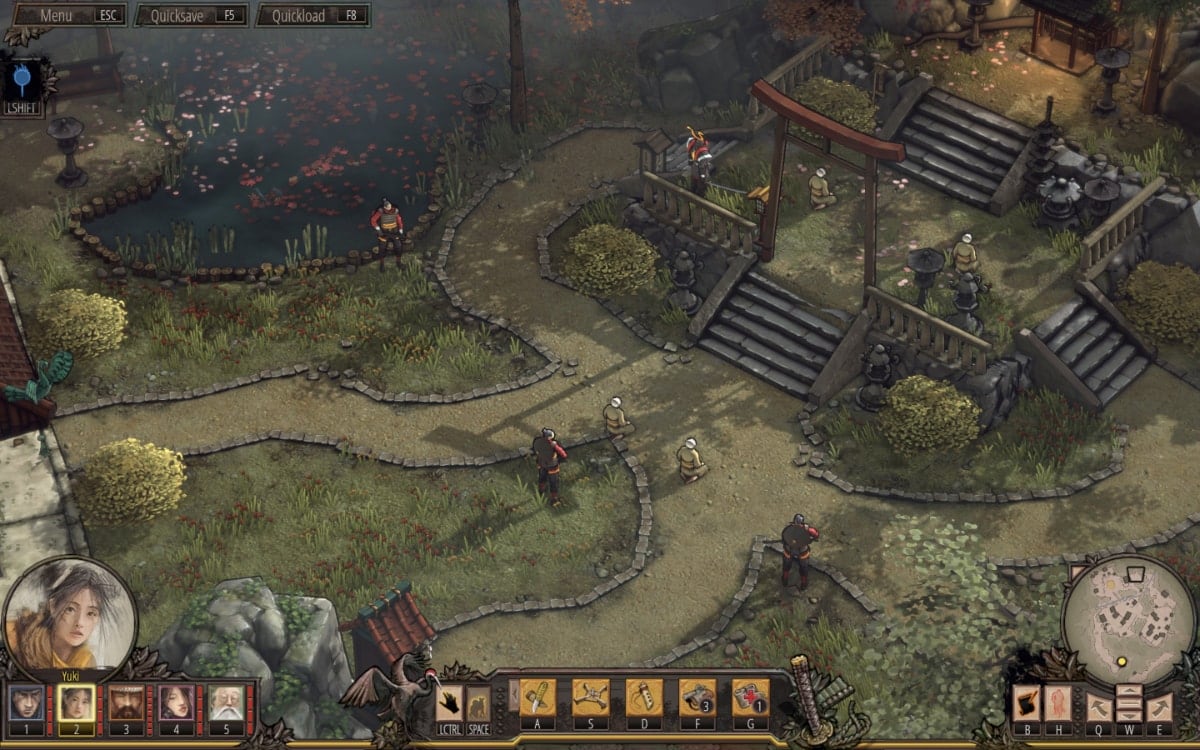This screenshot has height=750, width=1200.
Task: Select the masked ninja portrait numbered 1
Action: [26, 704]
